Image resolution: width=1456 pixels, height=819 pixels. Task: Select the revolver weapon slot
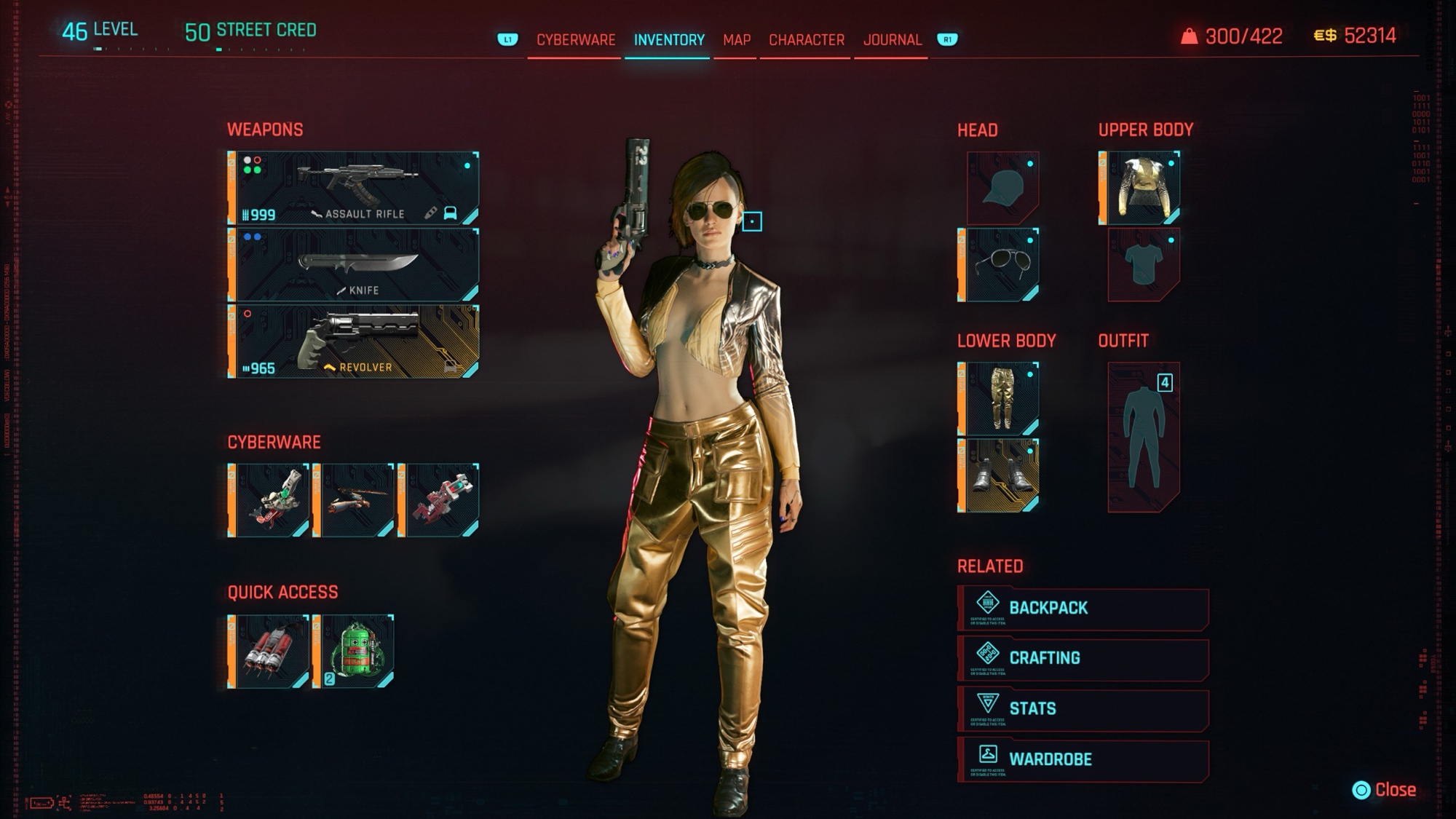(x=354, y=341)
